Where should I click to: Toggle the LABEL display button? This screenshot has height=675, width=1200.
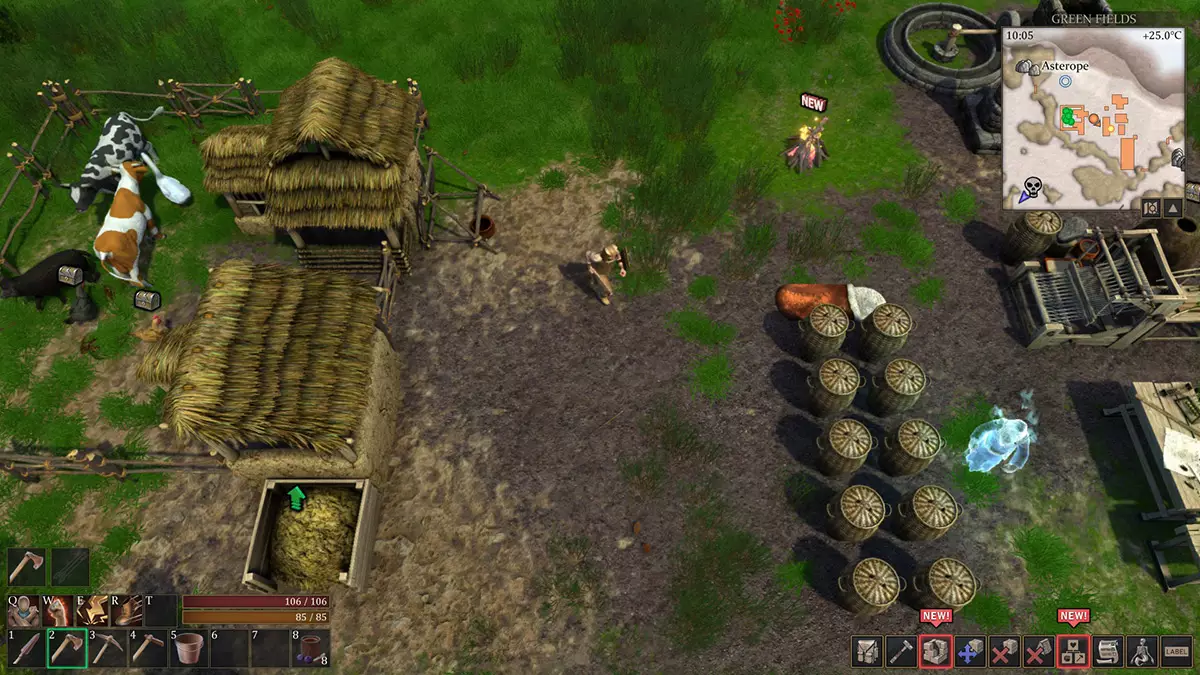pyautogui.click(x=1177, y=652)
